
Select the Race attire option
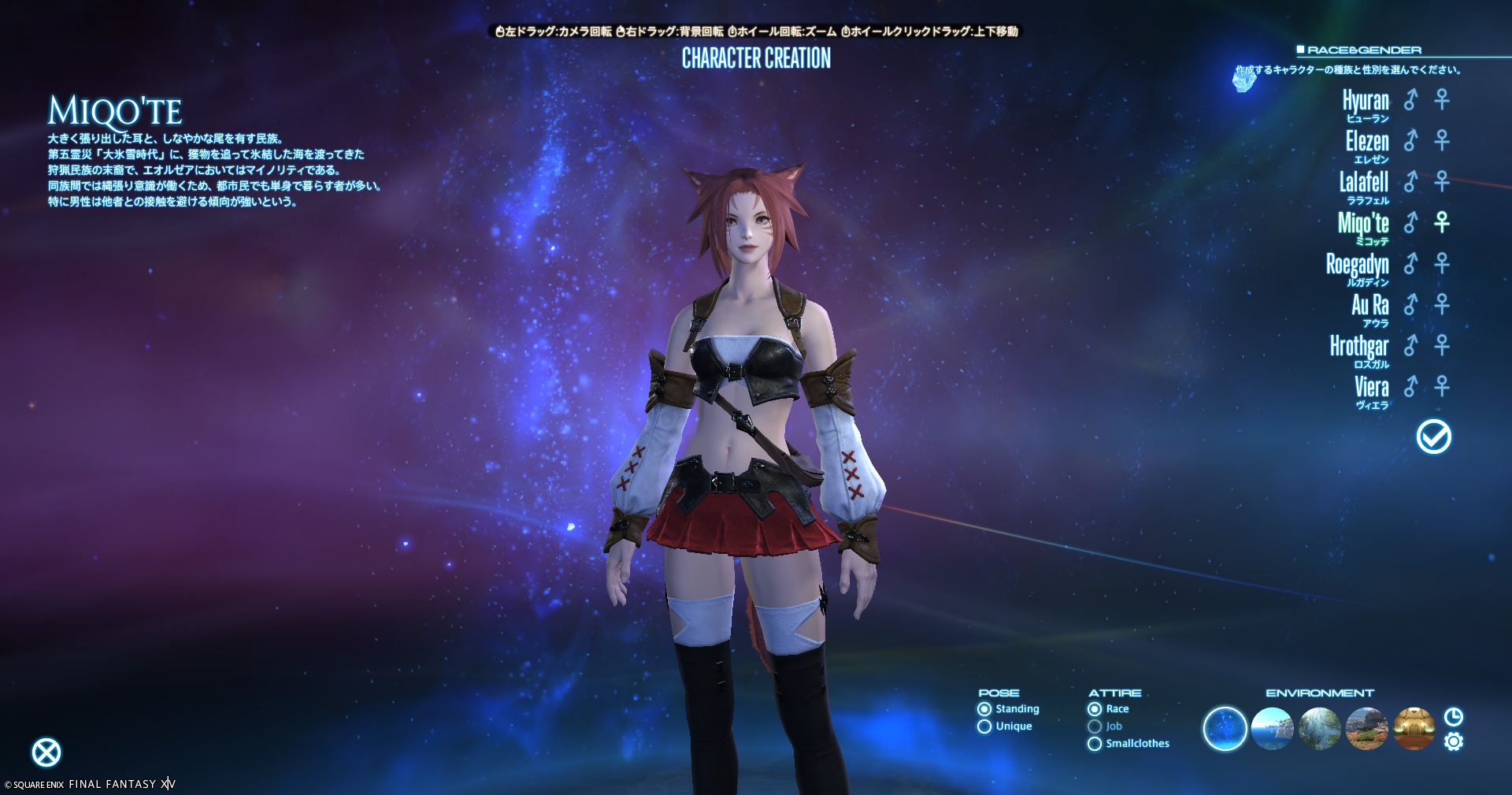coord(1095,709)
